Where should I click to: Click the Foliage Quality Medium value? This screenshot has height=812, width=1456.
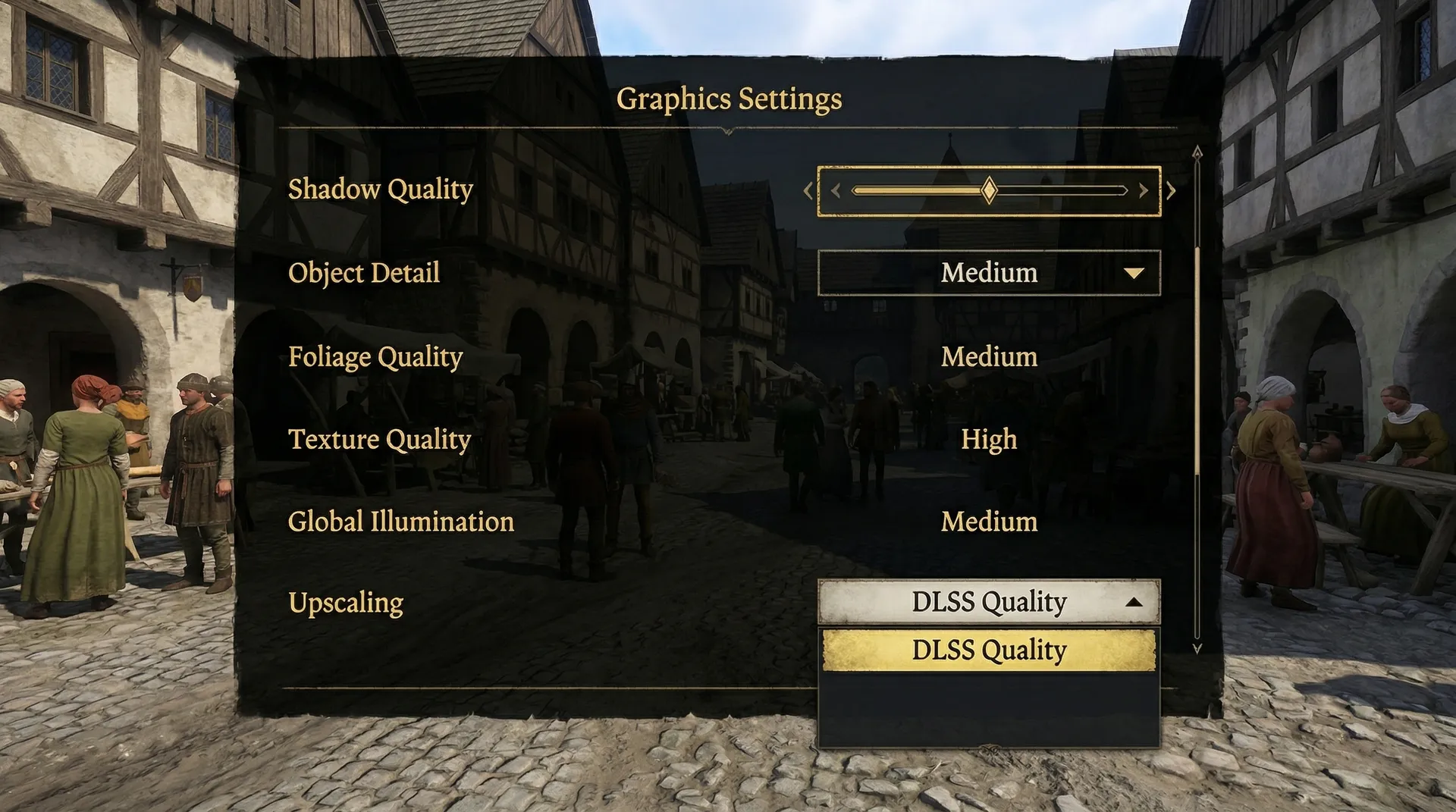click(989, 357)
